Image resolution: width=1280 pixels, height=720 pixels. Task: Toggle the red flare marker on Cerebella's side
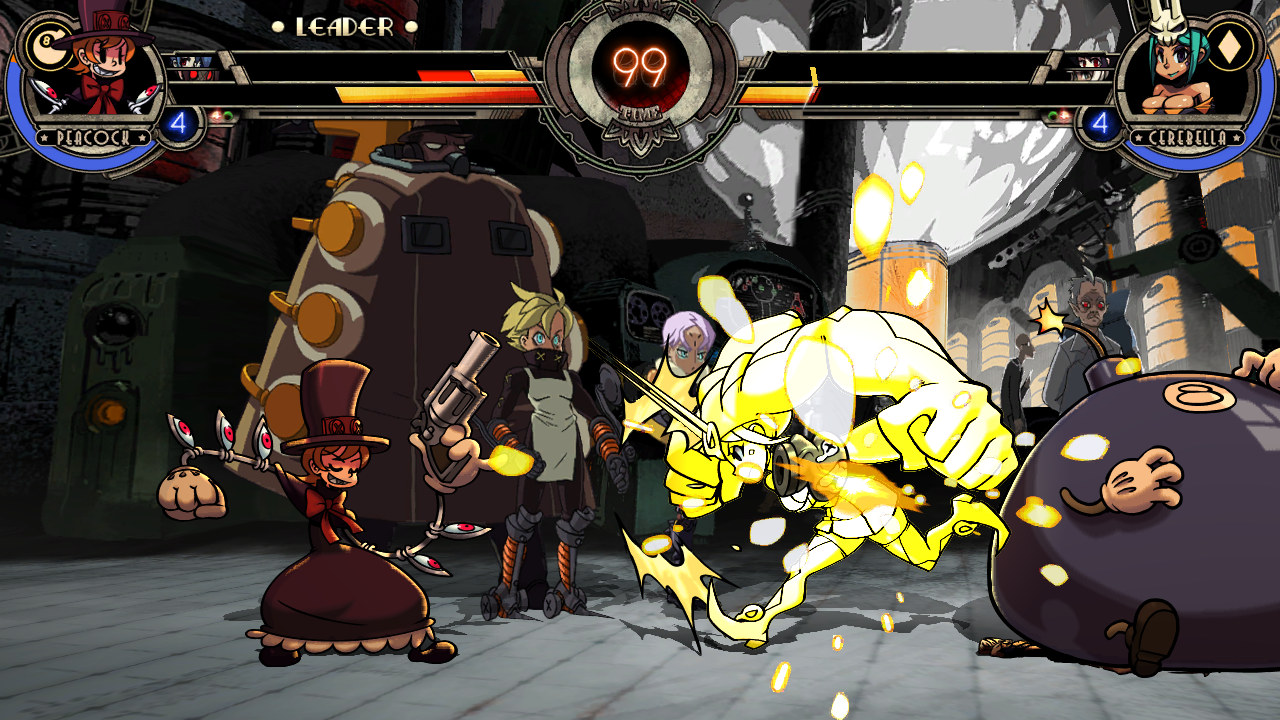(1065, 113)
